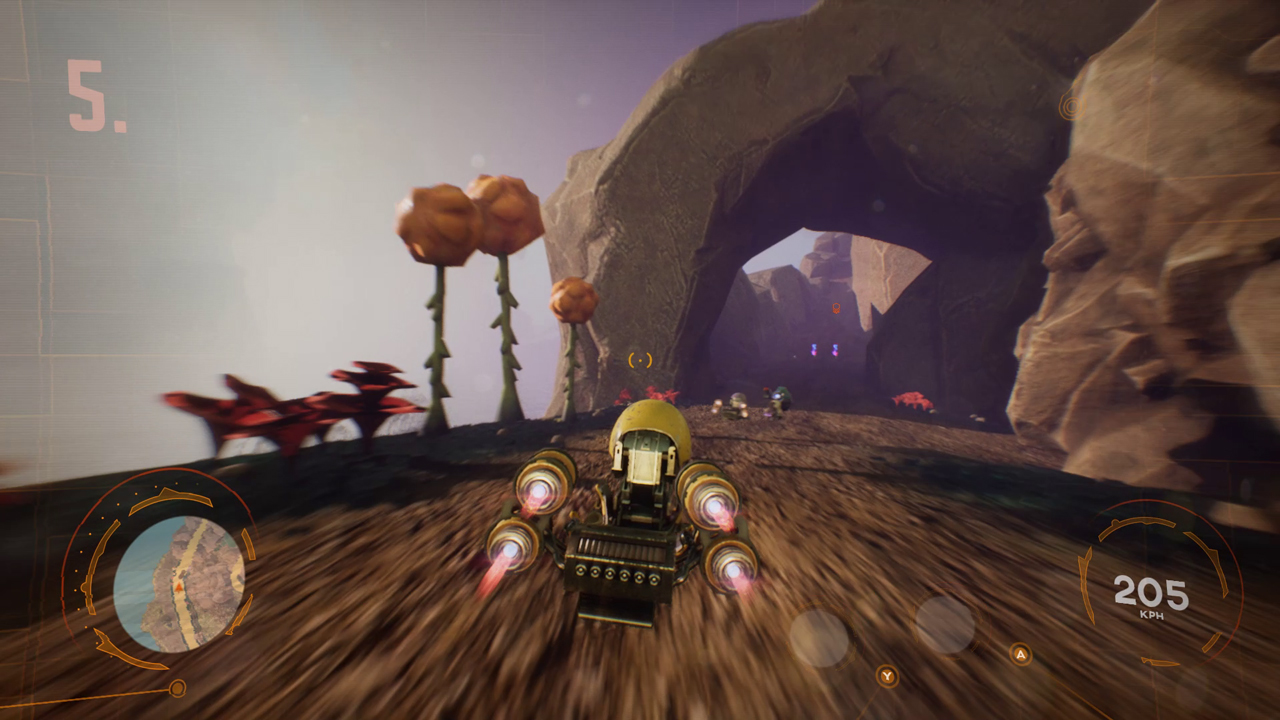Select the KPH unit label below the speed
This screenshot has width=1280, height=720.
click(1150, 614)
